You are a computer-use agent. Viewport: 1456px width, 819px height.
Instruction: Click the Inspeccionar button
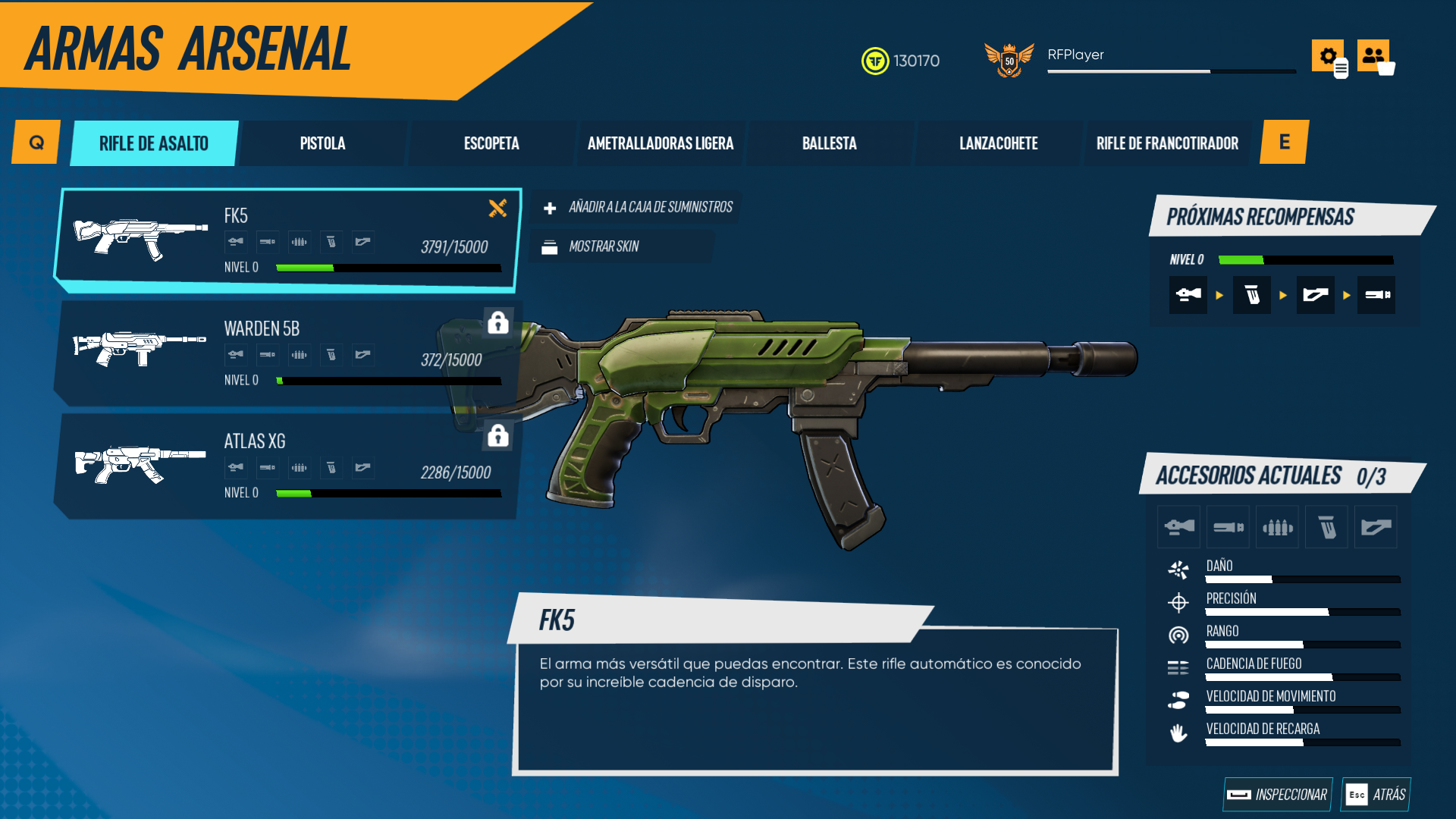click(x=1278, y=794)
